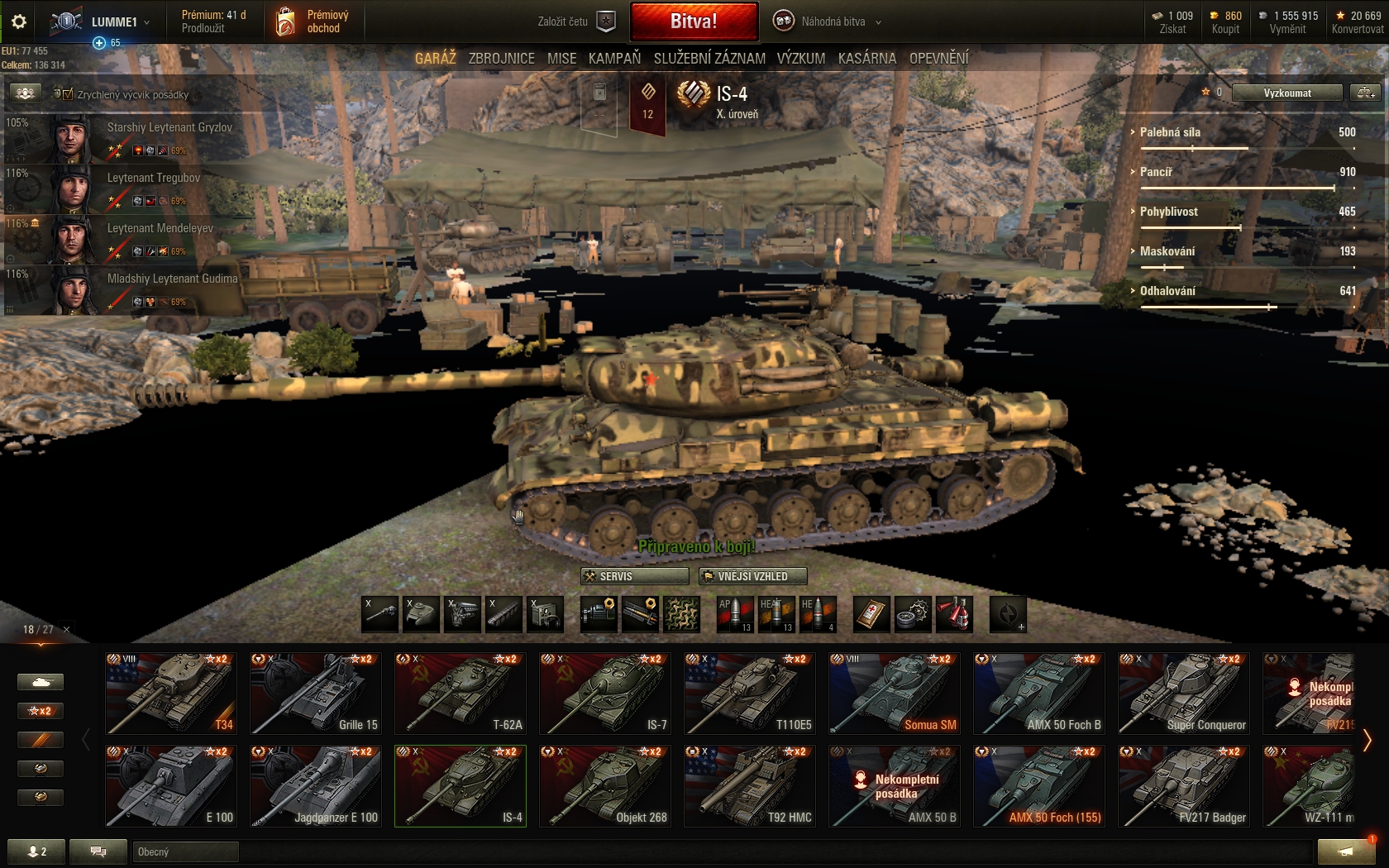1389x868 pixels.
Task: Start the match with the Bitva! button
Action: (x=694, y=21)
